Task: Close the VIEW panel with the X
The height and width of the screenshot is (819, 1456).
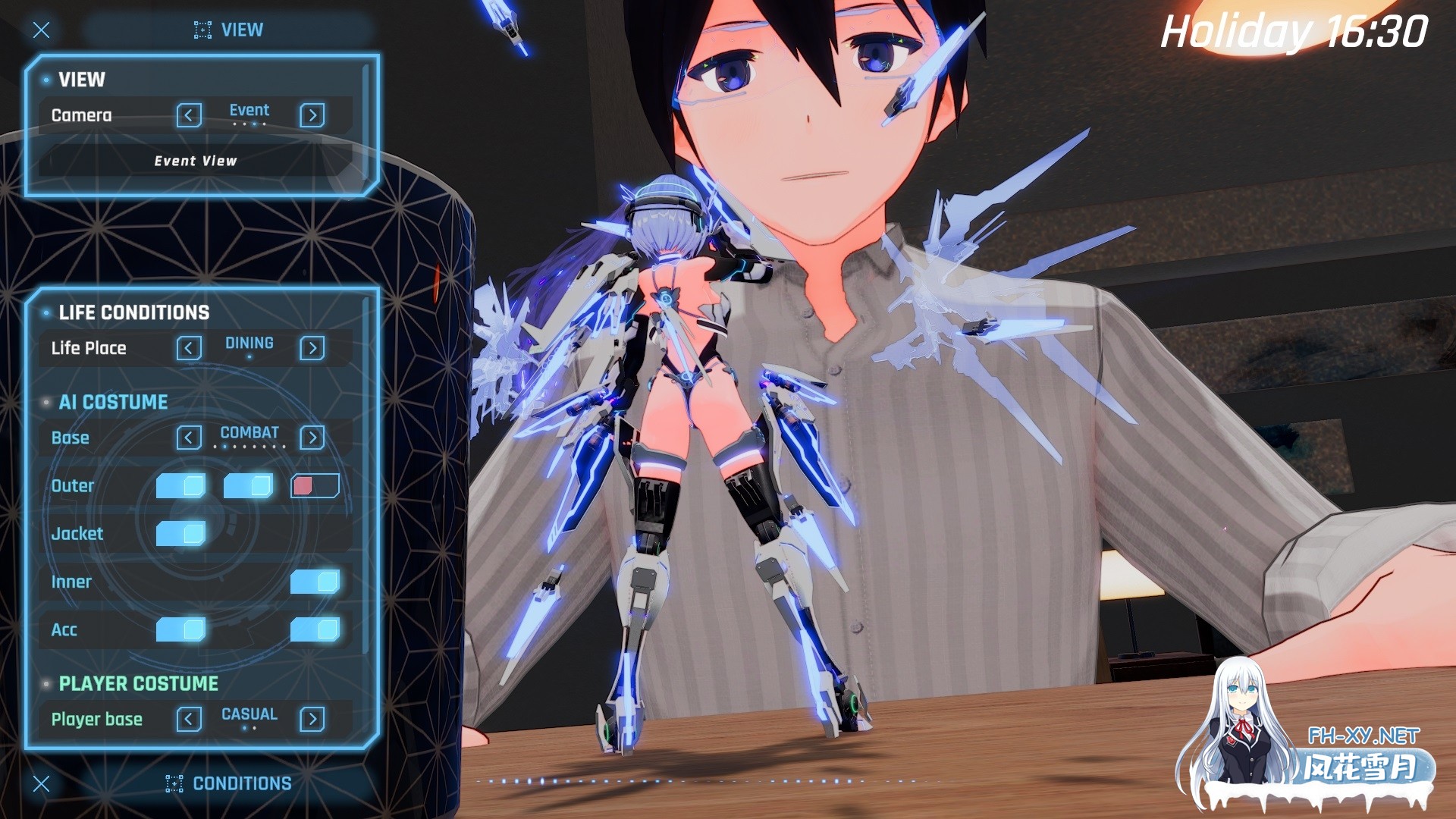Action: [42, 30]
